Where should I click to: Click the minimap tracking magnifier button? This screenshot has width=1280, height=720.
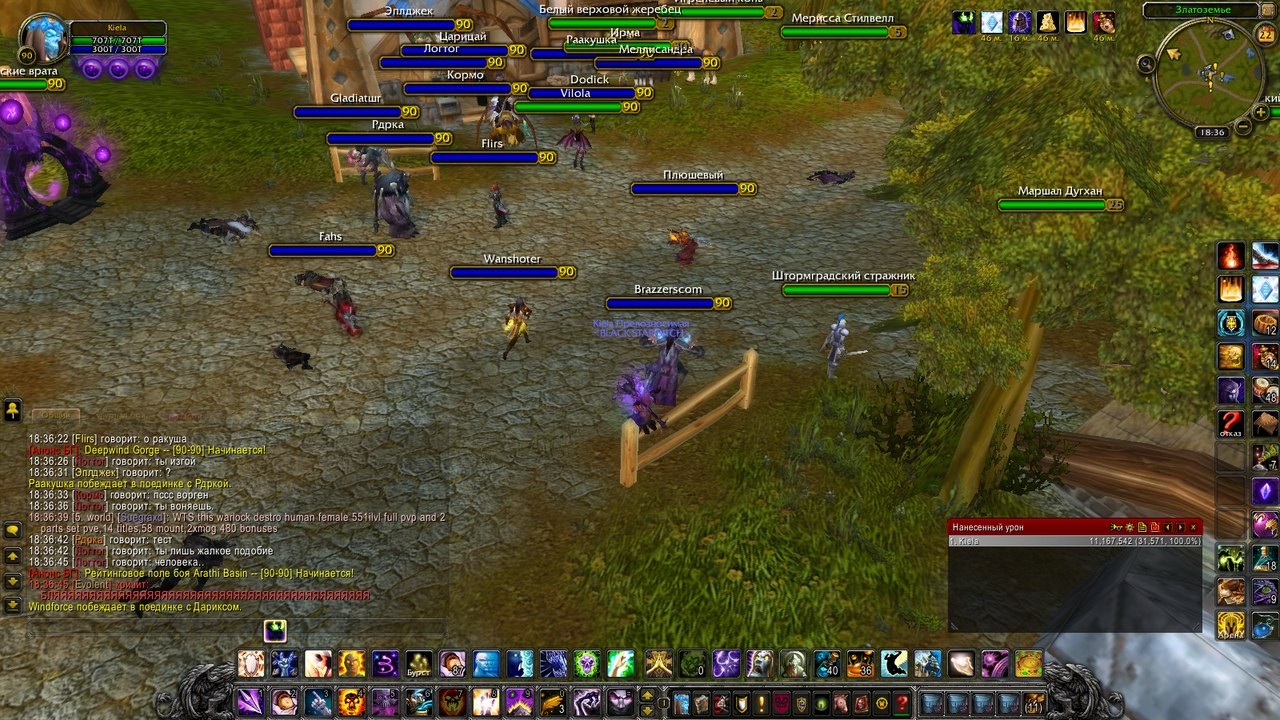coord(1147,64)
